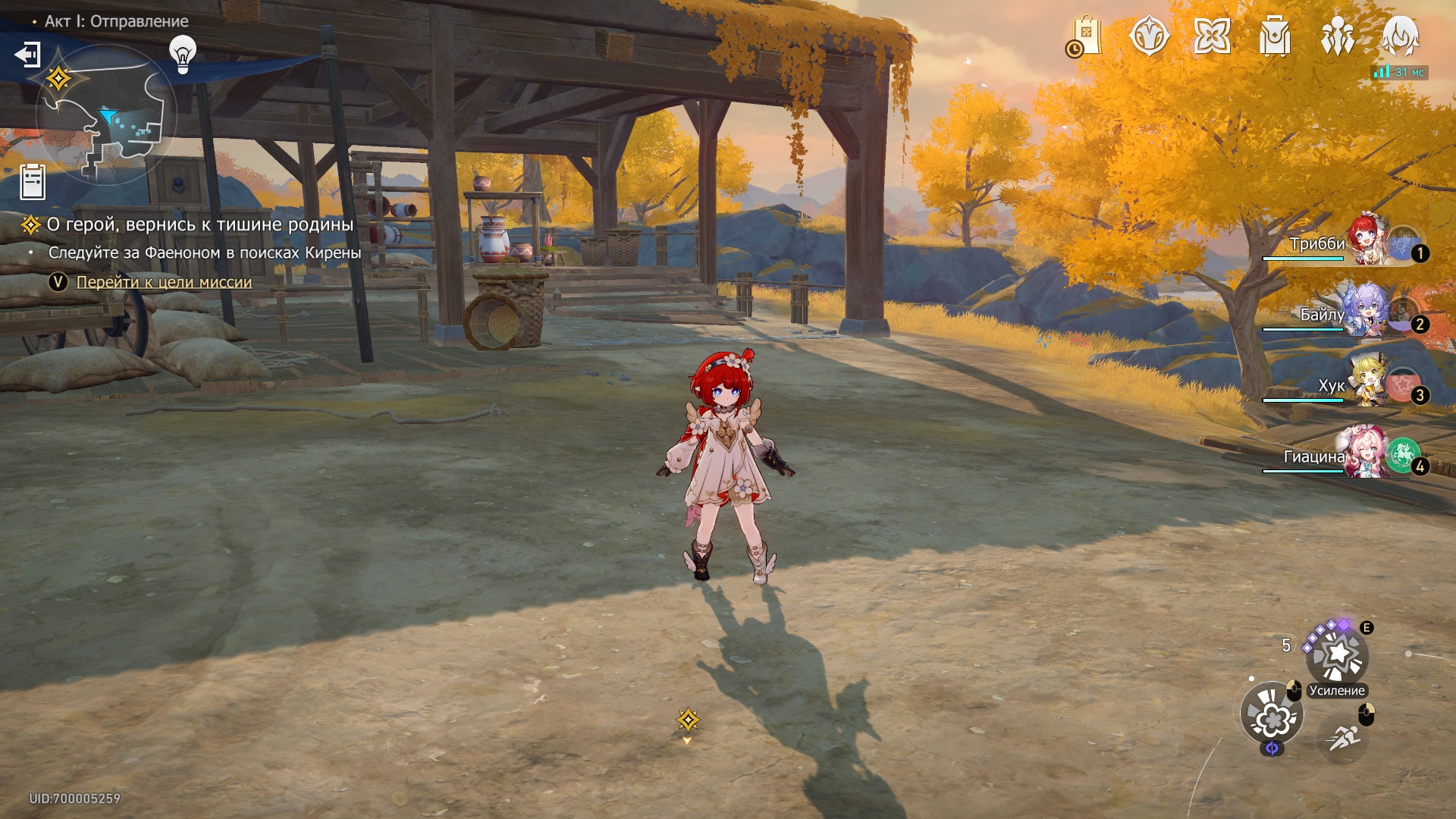1456x819 pixels.
Task: Open the character profile avatar icon
Action: (x=1400, y=36)
